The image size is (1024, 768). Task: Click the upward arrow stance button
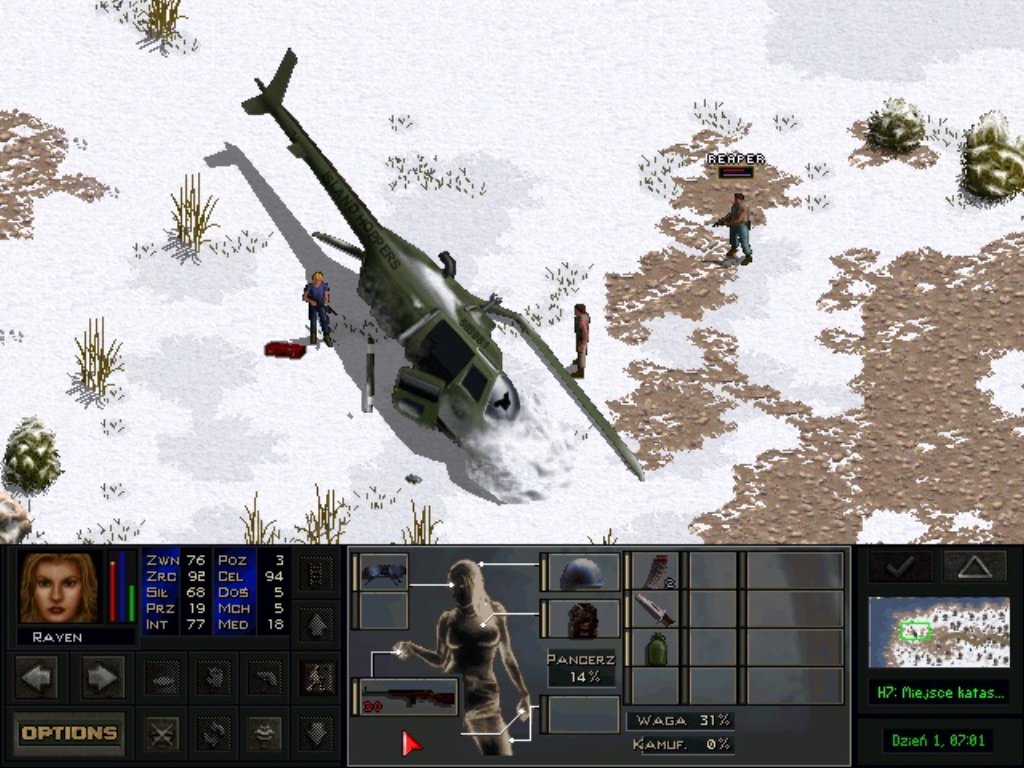click(318, 626)
